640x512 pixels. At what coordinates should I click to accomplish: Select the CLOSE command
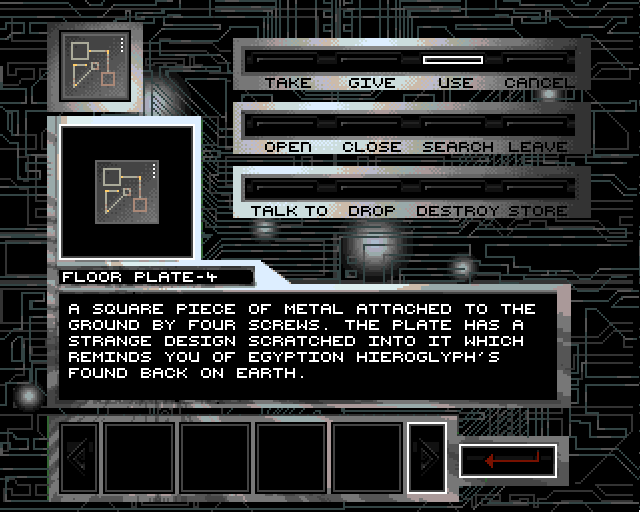click(x=371, y=146)
